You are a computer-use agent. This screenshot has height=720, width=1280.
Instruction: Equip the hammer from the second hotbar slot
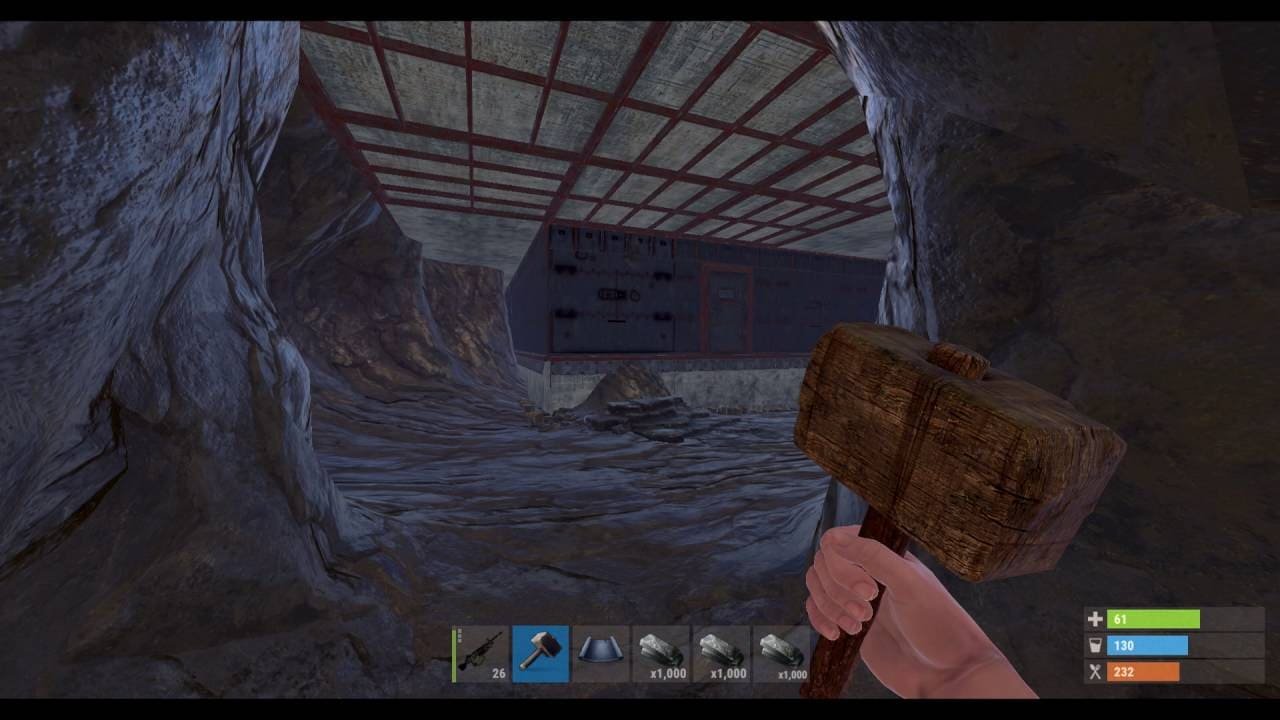tap(540, 653)
